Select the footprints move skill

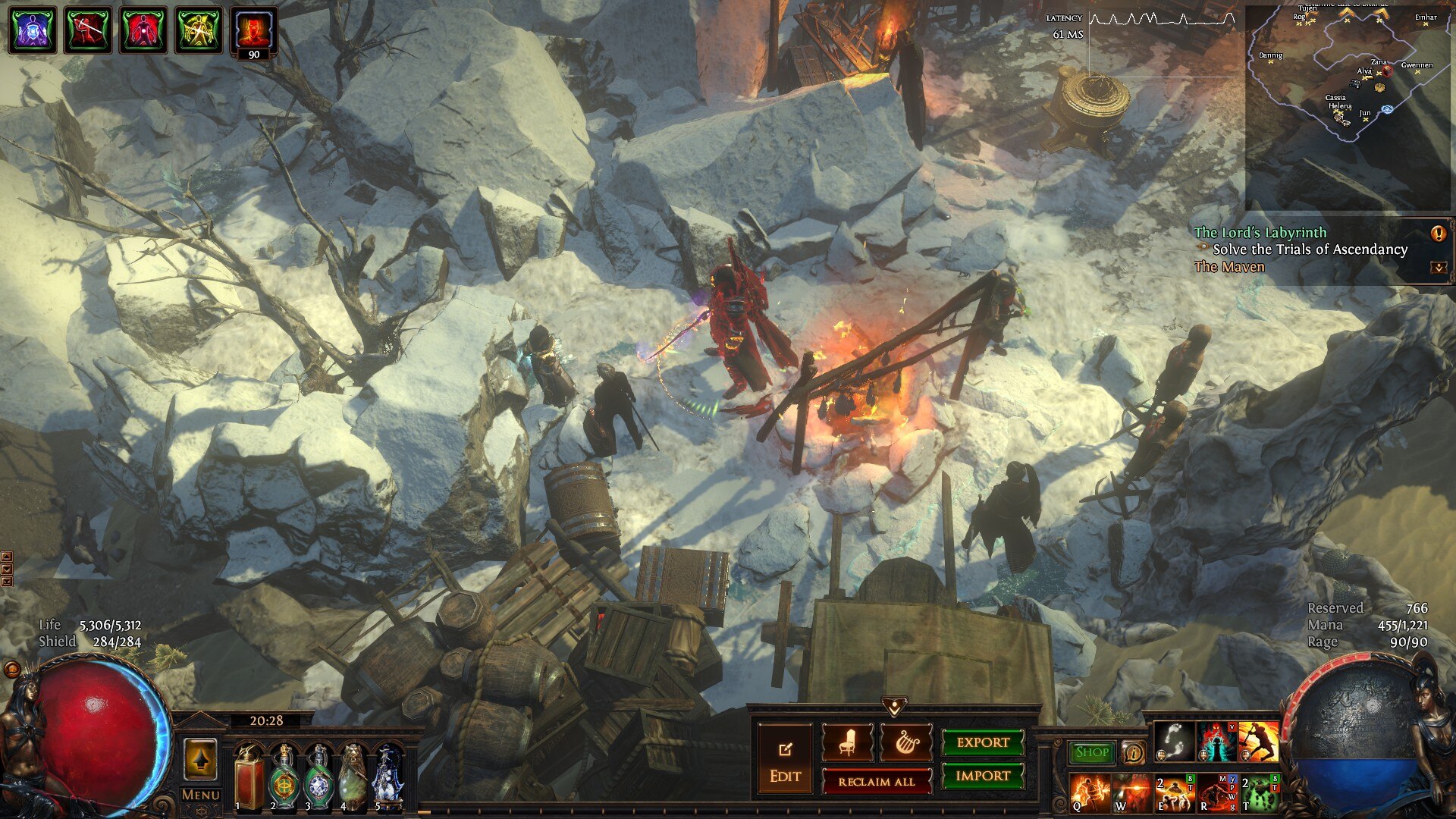(x=1175, y=741)
